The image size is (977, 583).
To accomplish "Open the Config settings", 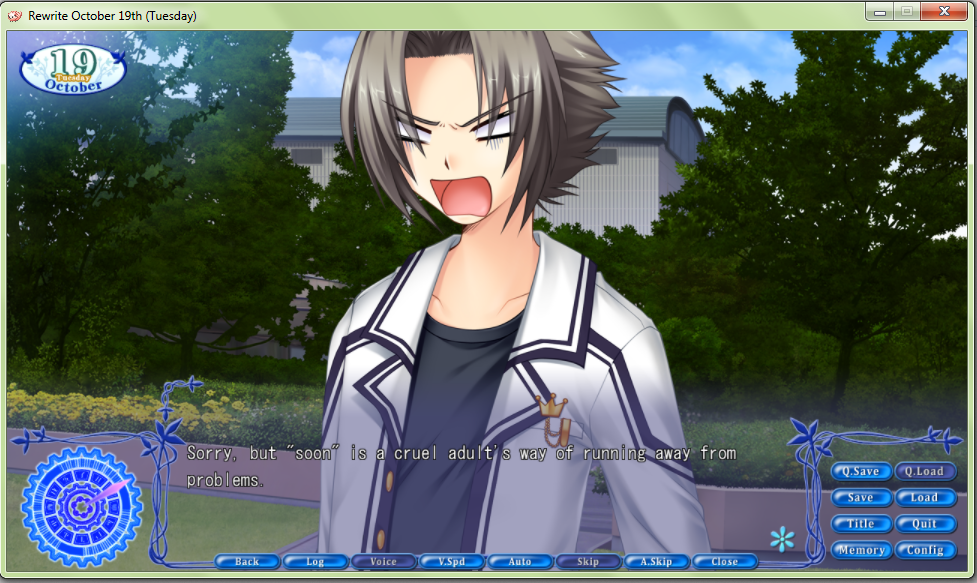I will (x=924, y=550).
